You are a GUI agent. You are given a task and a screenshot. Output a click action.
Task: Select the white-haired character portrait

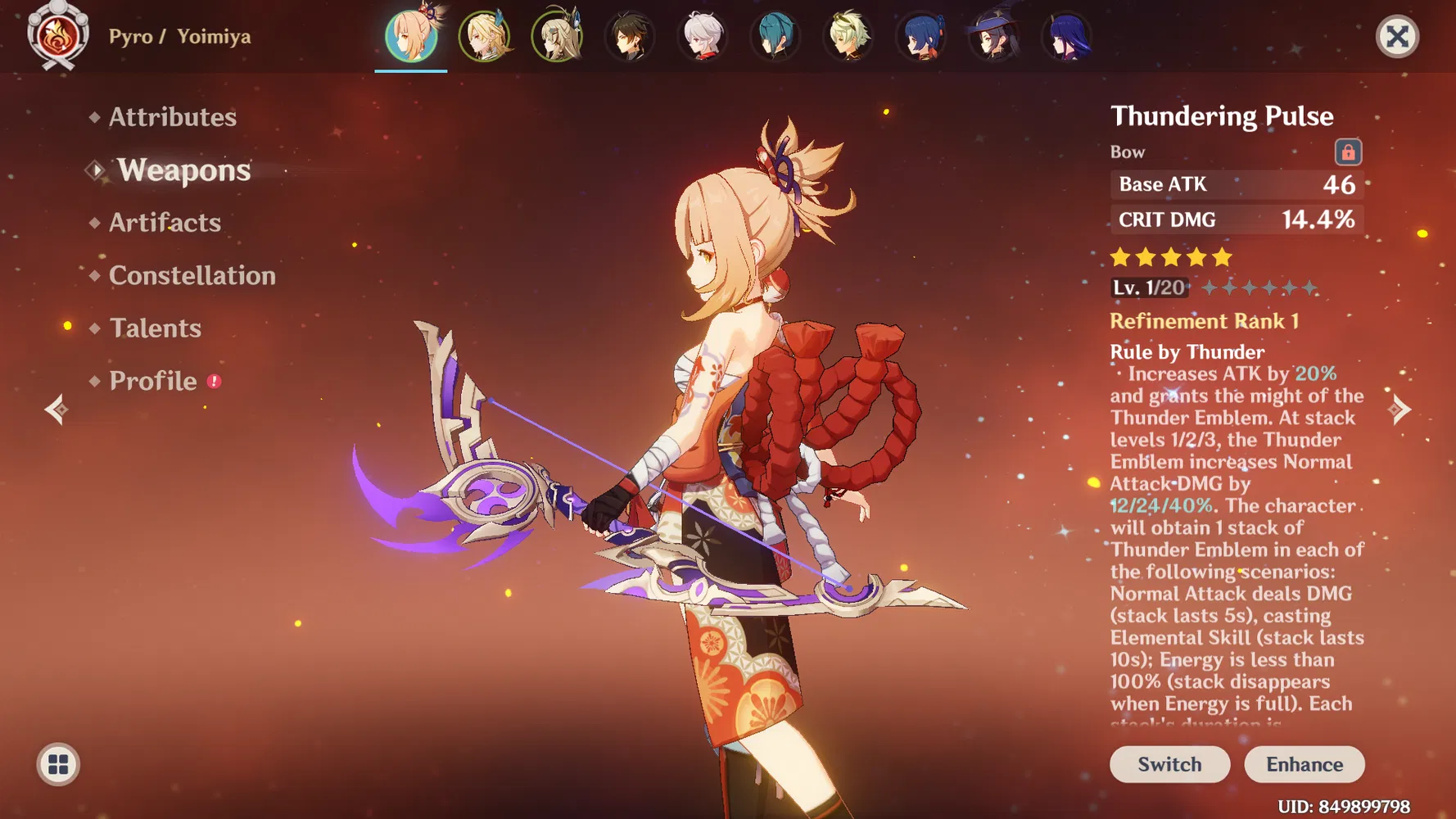703,36
